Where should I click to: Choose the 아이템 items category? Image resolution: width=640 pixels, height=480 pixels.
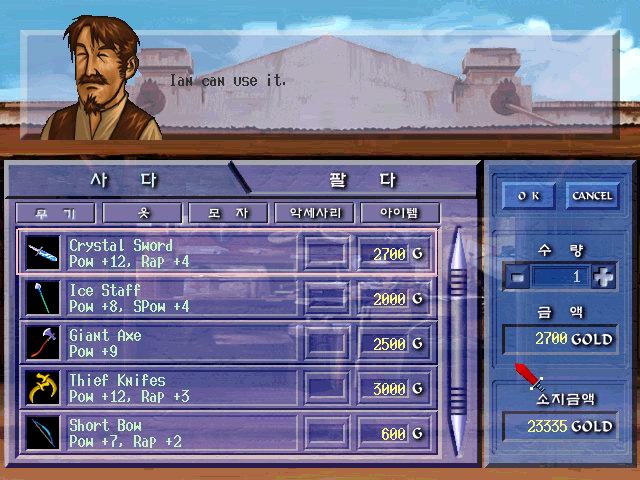[399, 213]
